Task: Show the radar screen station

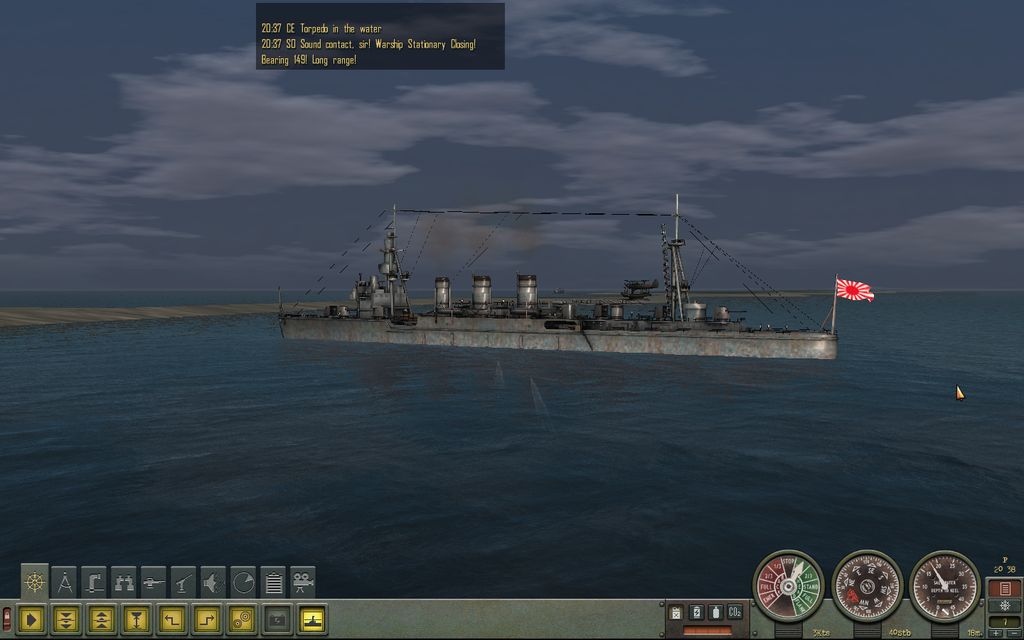Action: (x=243, y=581)
